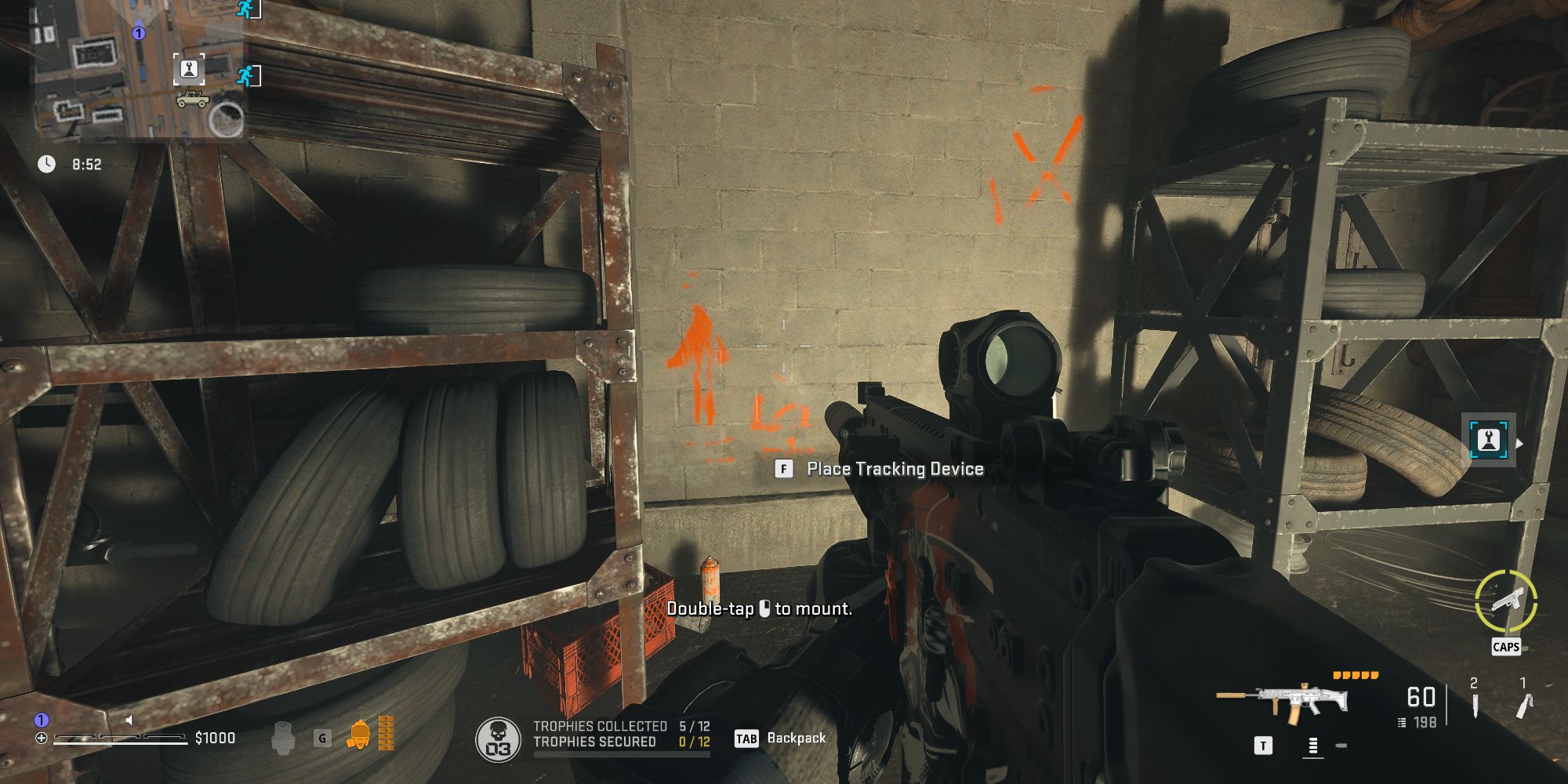The image size is (1568, 784).
Task: Choose the tactical equipment slot
Action: coord(1523,700)
